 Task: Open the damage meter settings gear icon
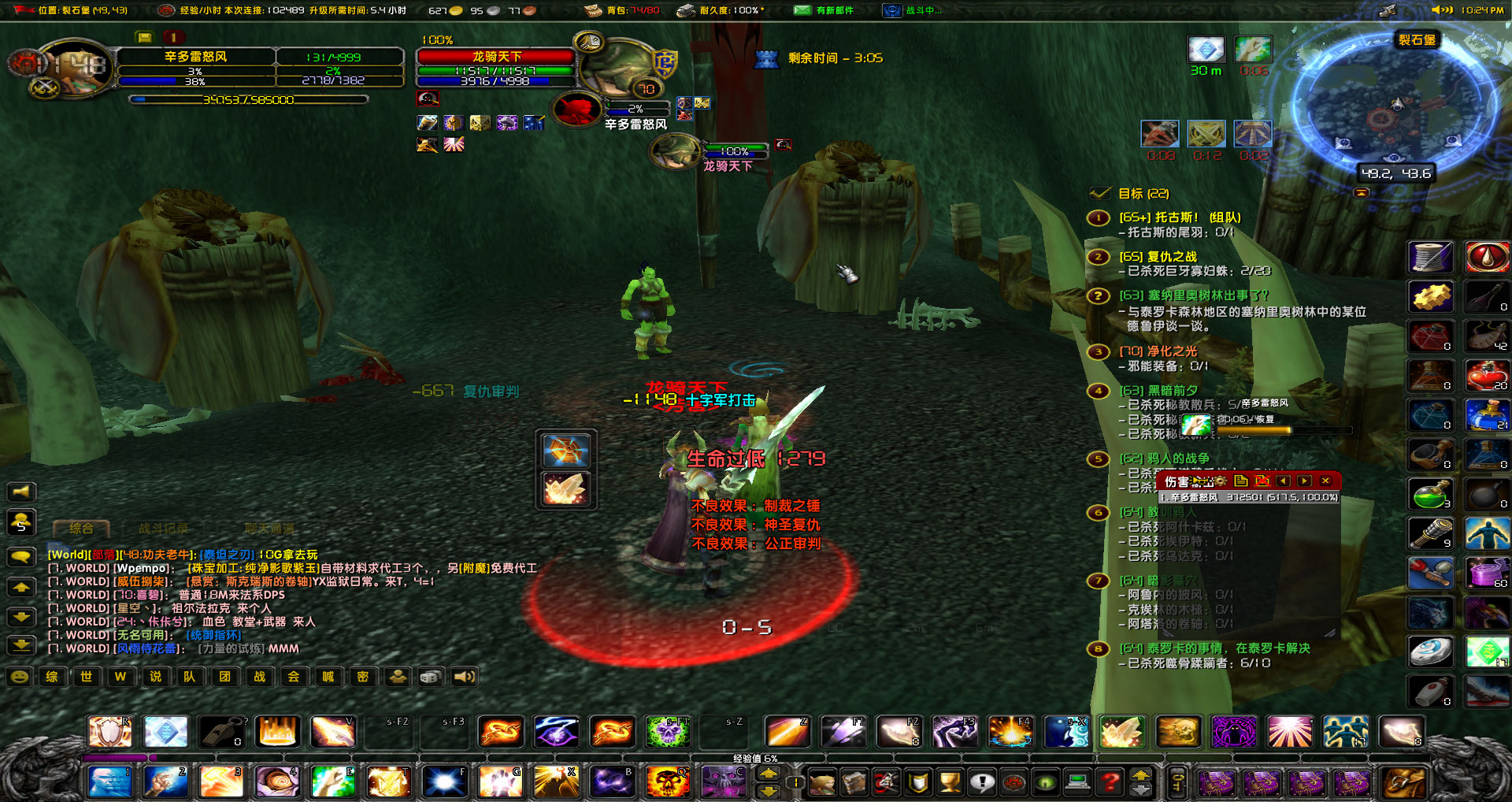click(1221, 481)
